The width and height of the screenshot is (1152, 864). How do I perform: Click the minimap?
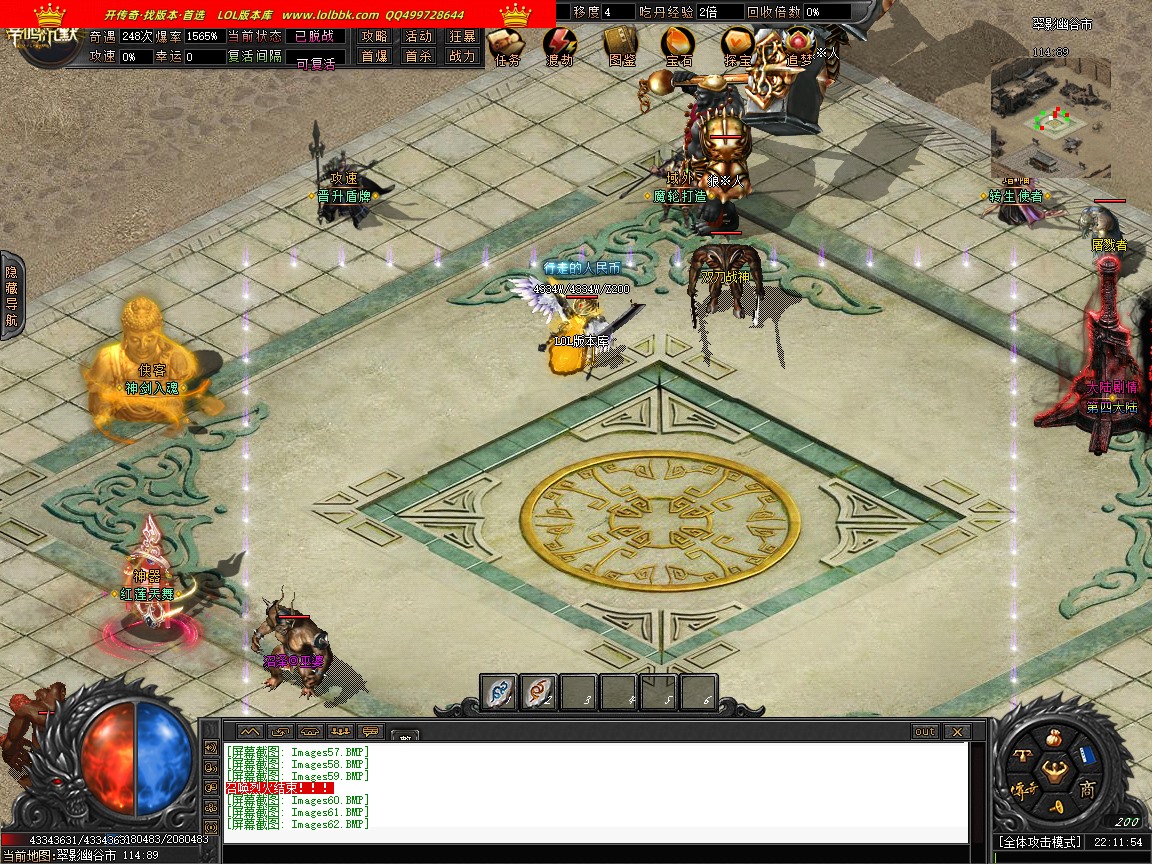(x=1050, y=116)
